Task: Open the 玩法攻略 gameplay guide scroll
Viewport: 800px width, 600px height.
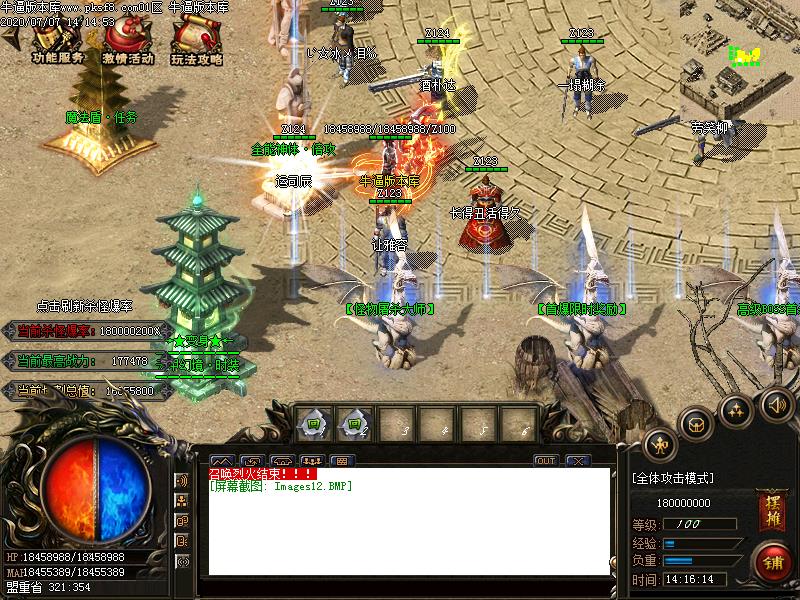Action: (x=196, y=43)
